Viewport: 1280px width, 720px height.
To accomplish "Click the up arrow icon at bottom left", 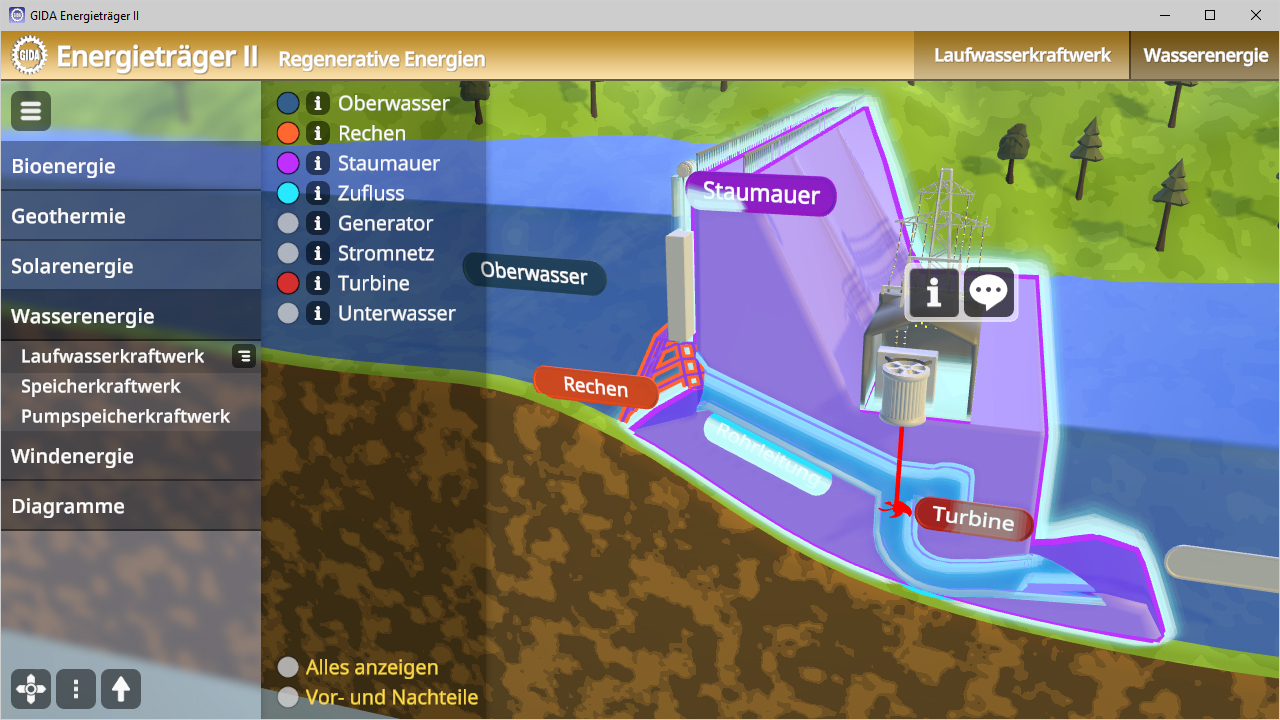I will coord(120,689).
